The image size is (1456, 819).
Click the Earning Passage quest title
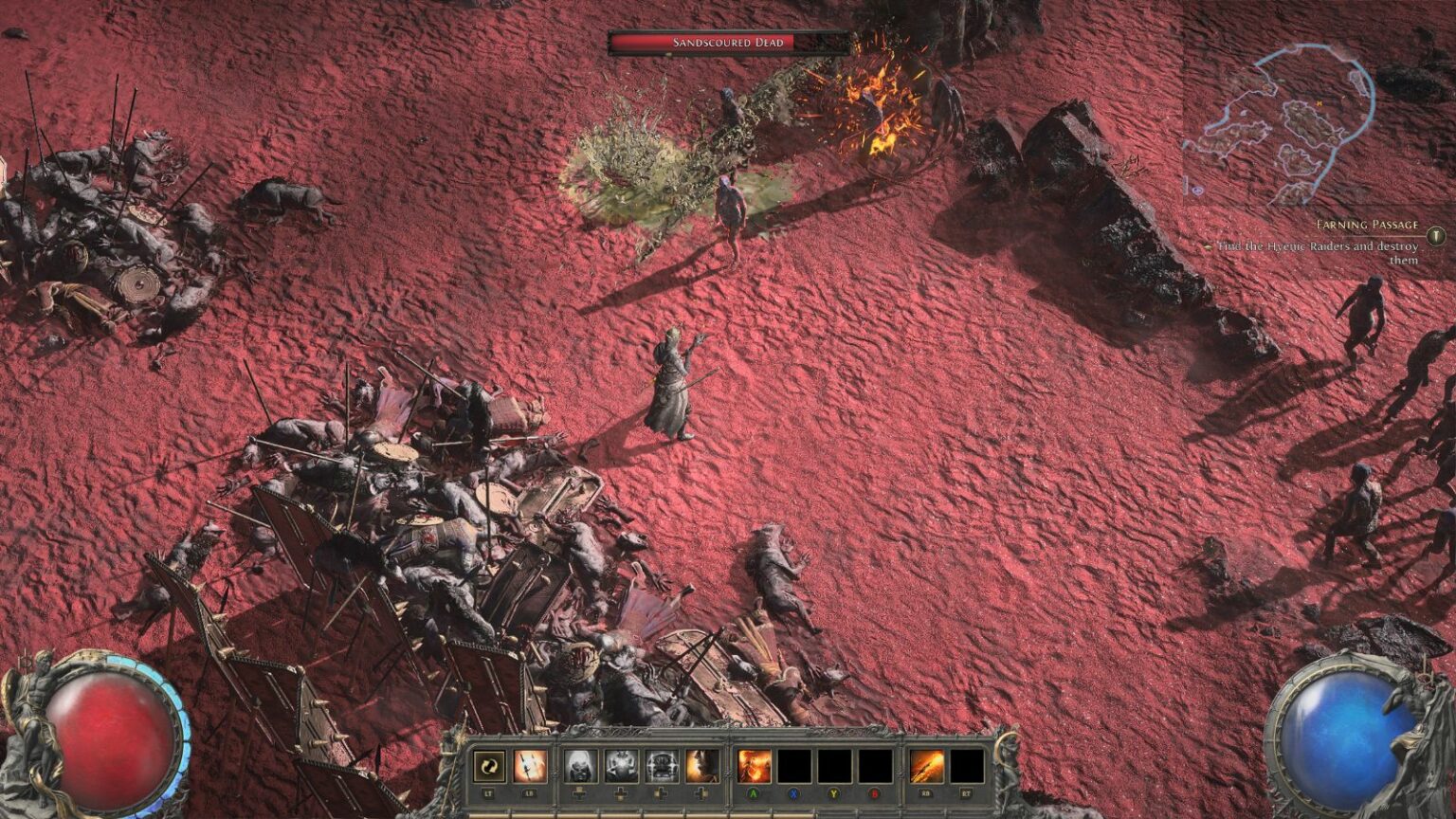1368,224
